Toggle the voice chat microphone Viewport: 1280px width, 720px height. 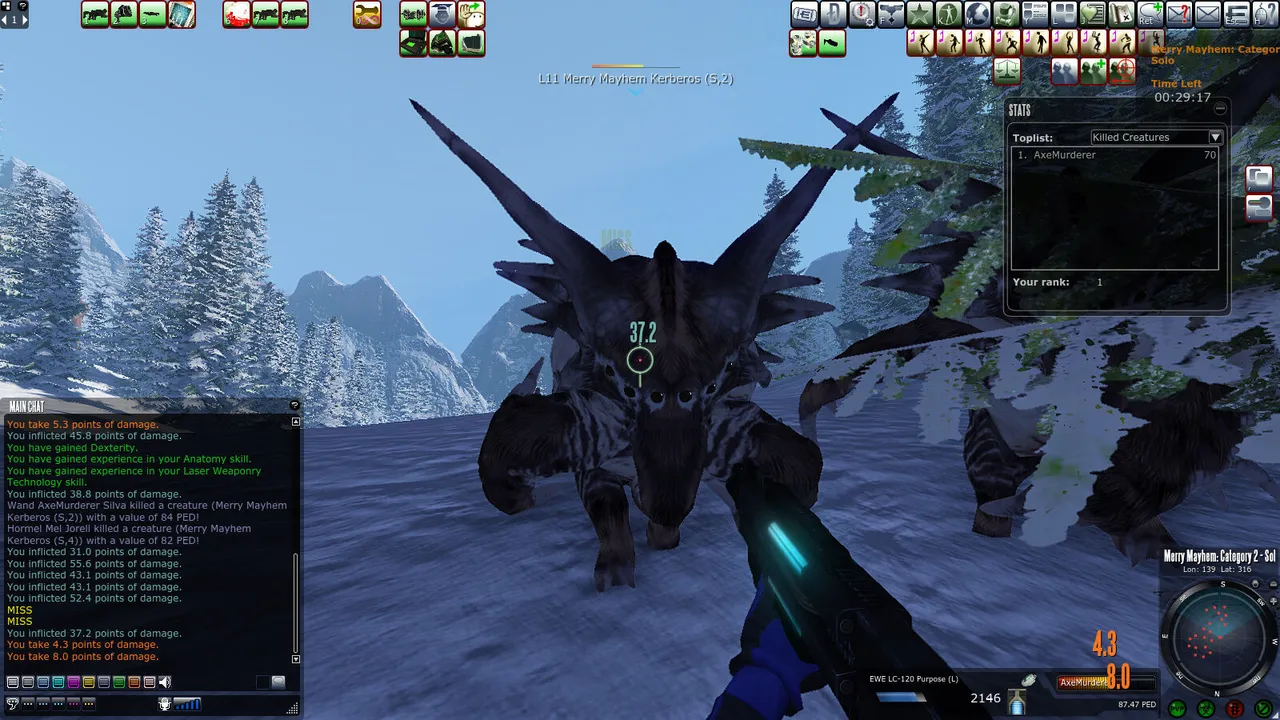(x=165, y=704)
